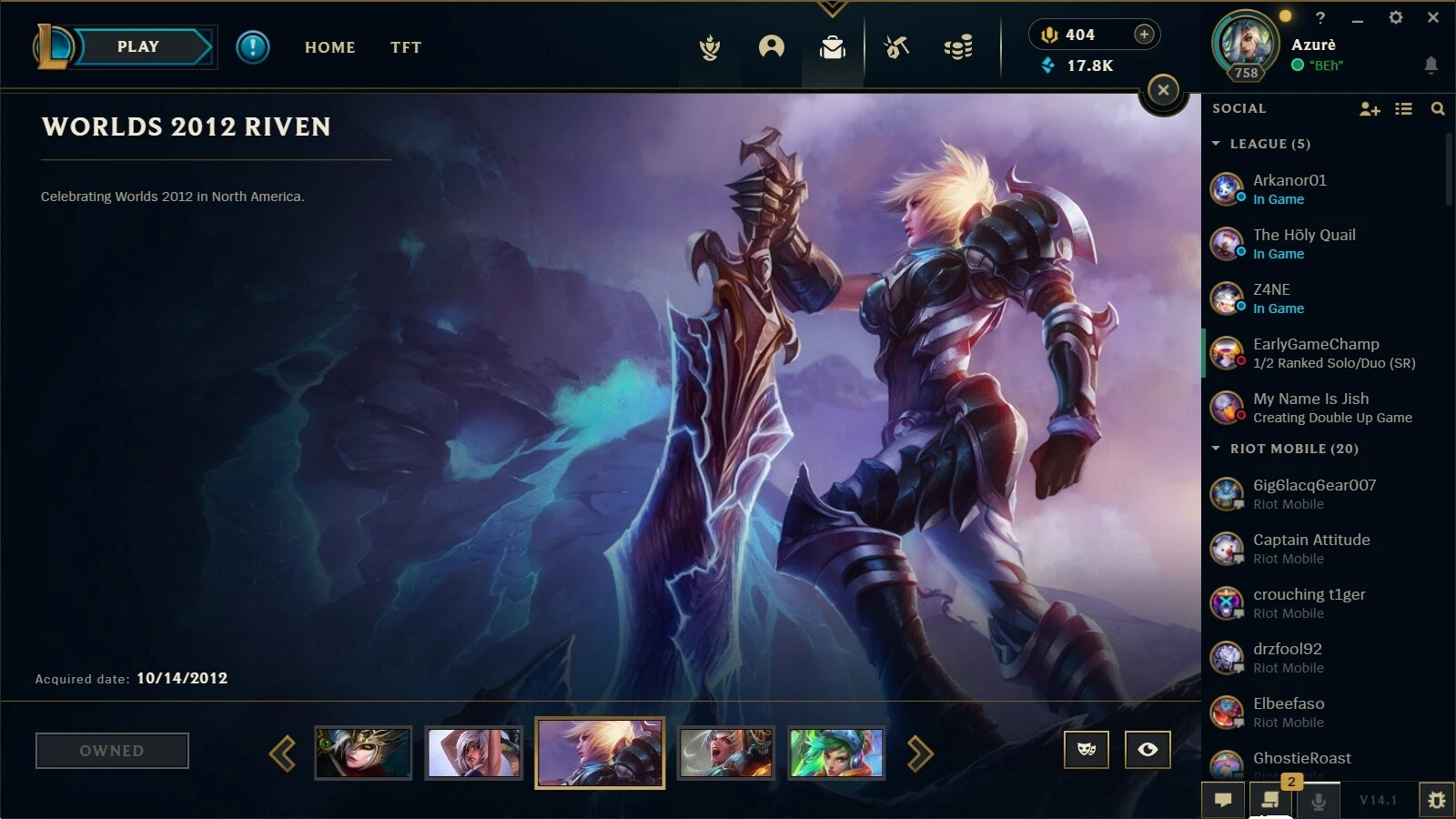Viewport: 1456px width, 819px height.
Task: Open the search icon in Social panel
Action: [x=1439, y=108]
